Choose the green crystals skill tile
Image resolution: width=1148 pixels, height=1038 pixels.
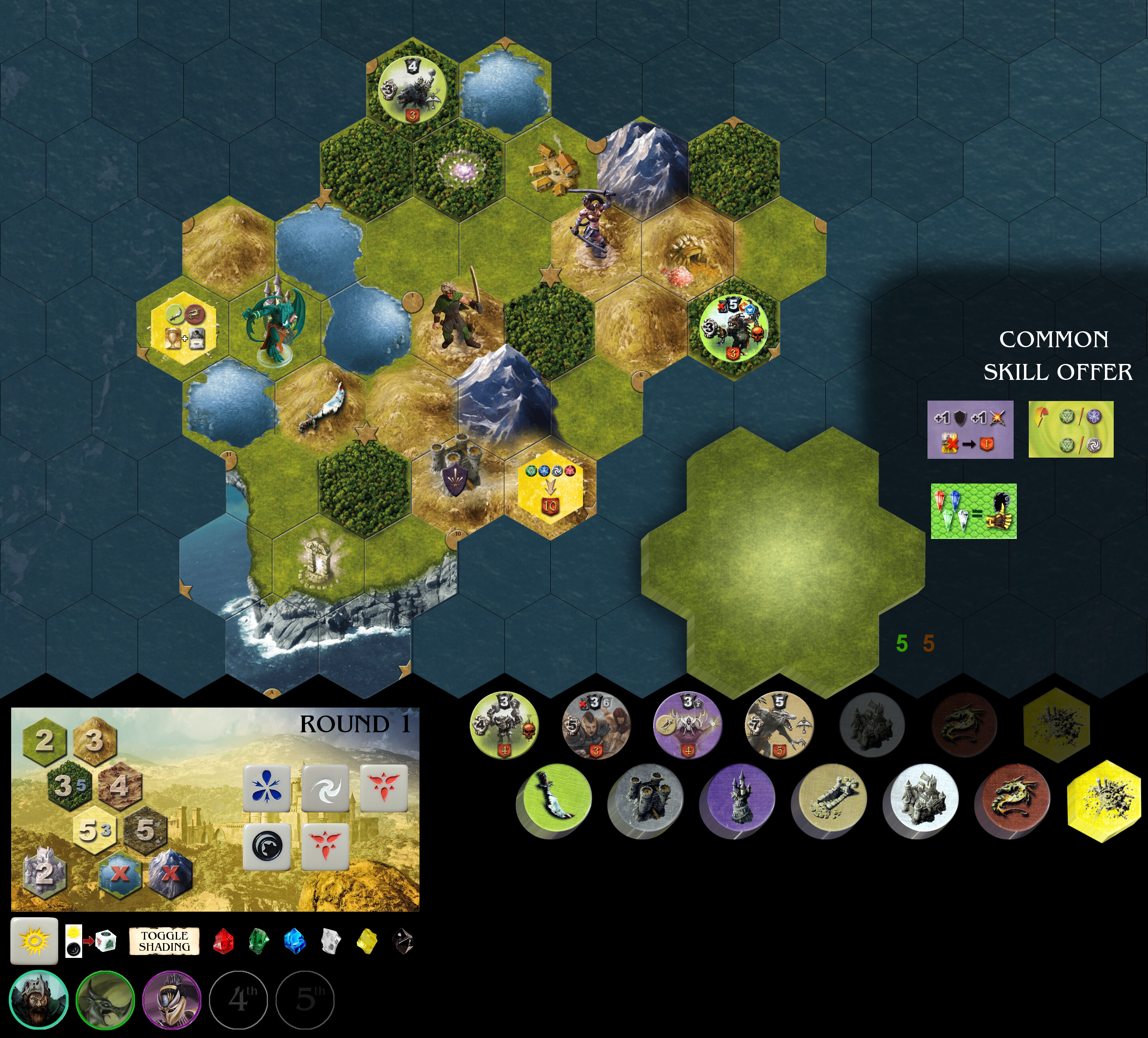[x=974, y=511]
